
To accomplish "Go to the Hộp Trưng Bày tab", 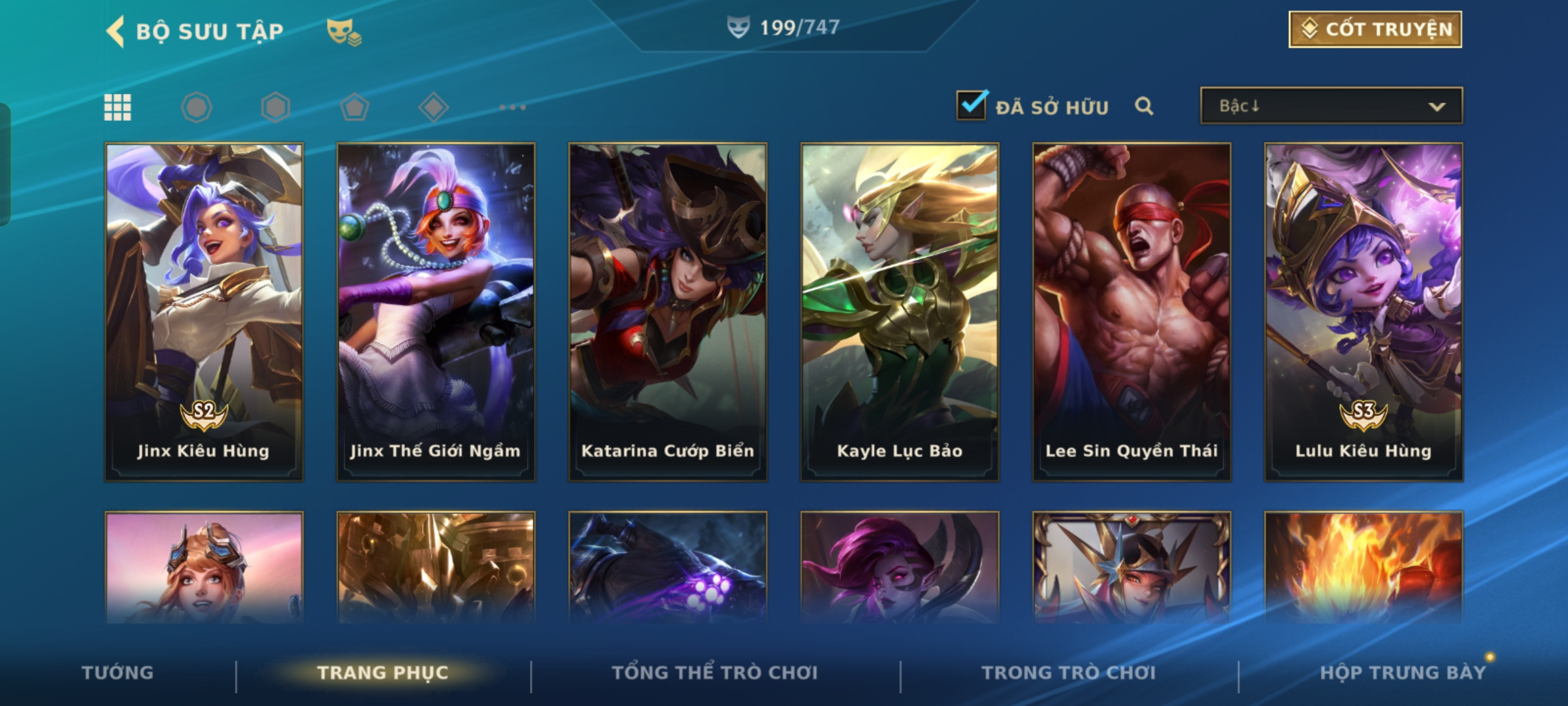I will [x=1403, y=673].
